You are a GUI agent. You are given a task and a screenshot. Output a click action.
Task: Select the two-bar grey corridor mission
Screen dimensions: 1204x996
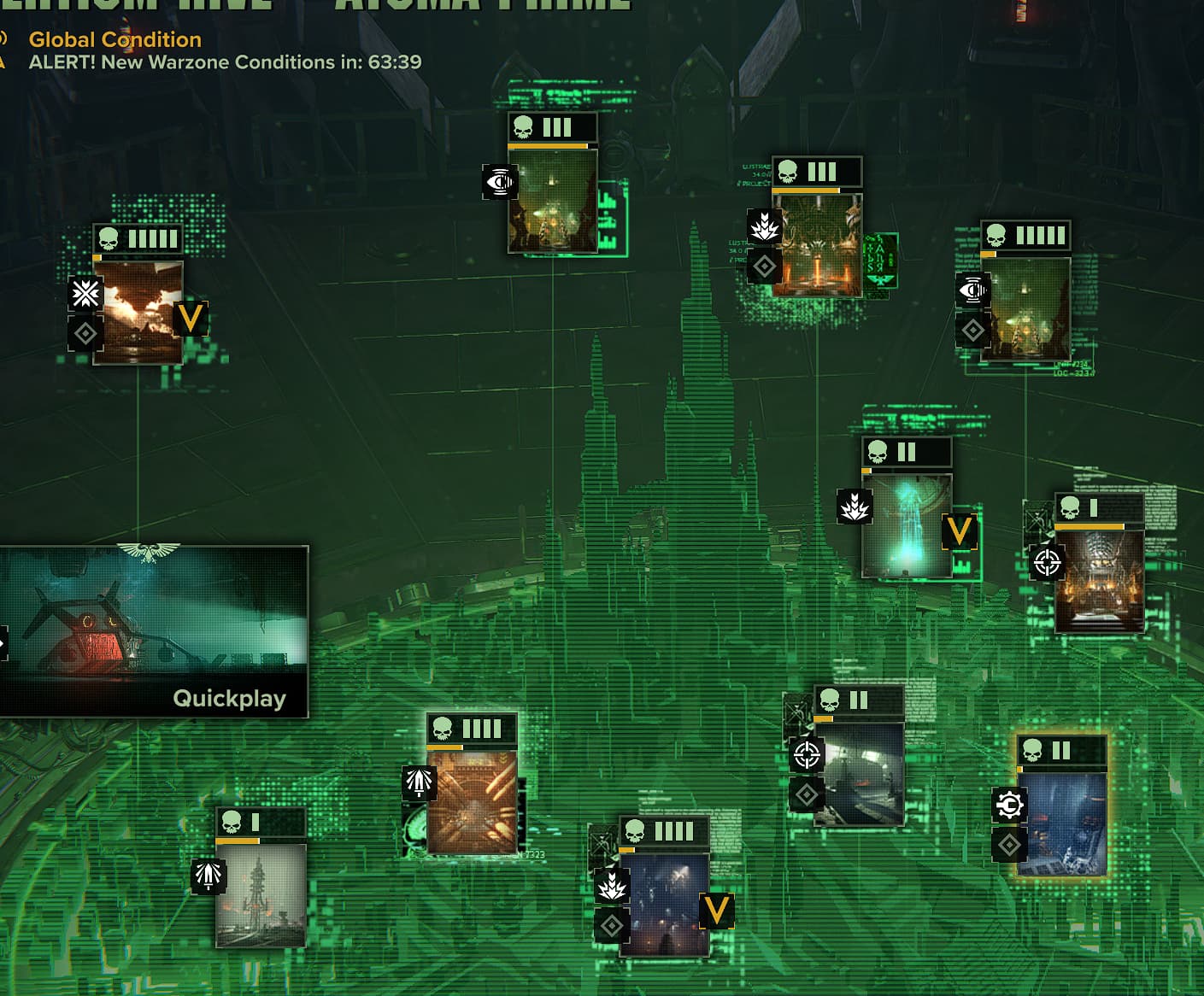click(x=859, y=774)
